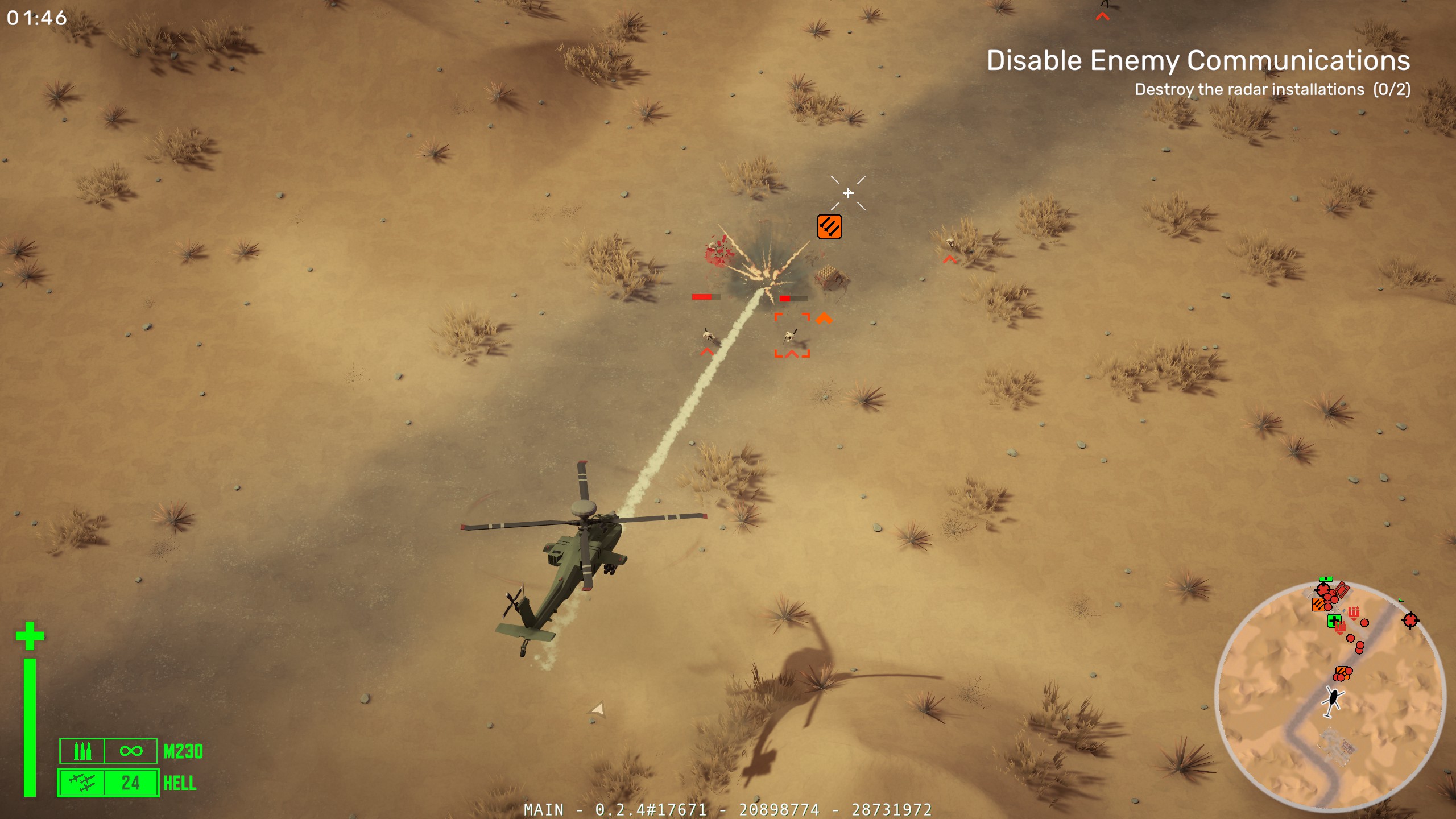Select the green cross marker on the minimap

coord(1334,620)
